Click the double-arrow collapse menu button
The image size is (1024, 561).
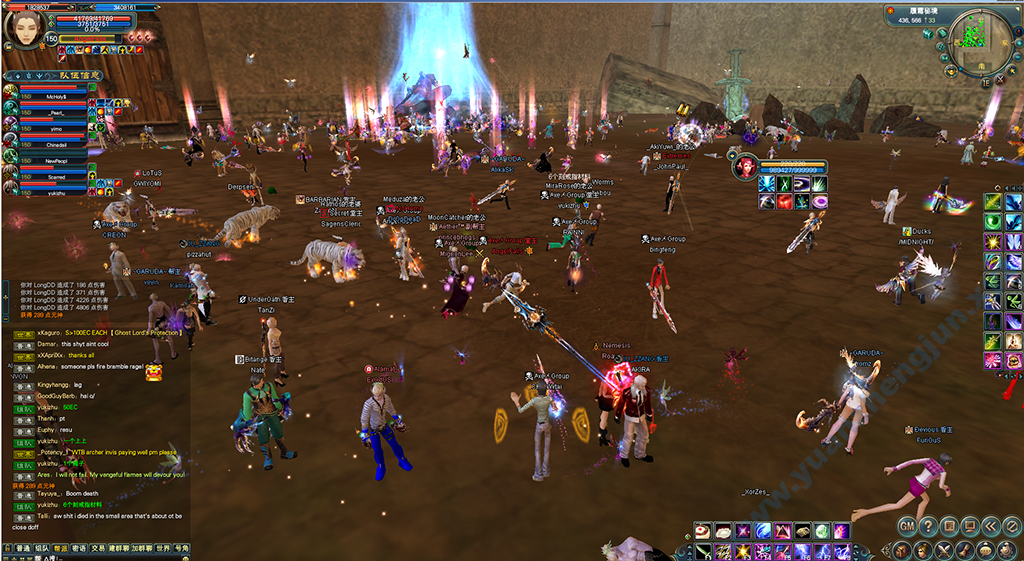click(x=988, y=526)
